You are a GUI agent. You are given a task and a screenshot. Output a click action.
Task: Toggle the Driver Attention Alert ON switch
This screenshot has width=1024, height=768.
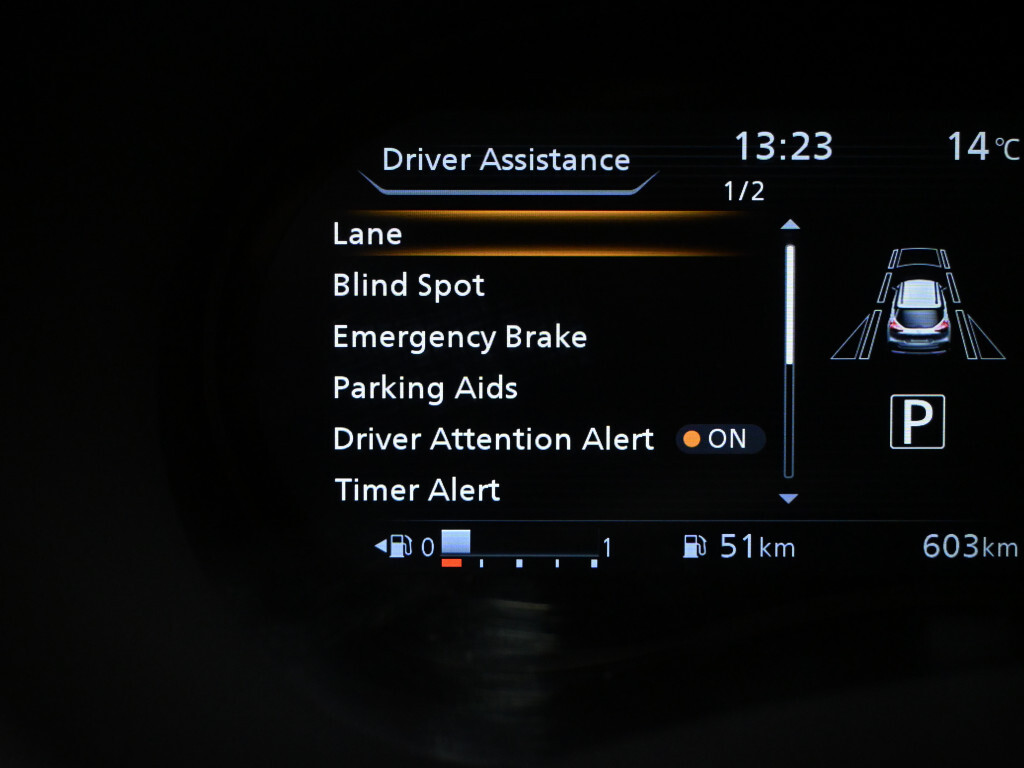720,439
